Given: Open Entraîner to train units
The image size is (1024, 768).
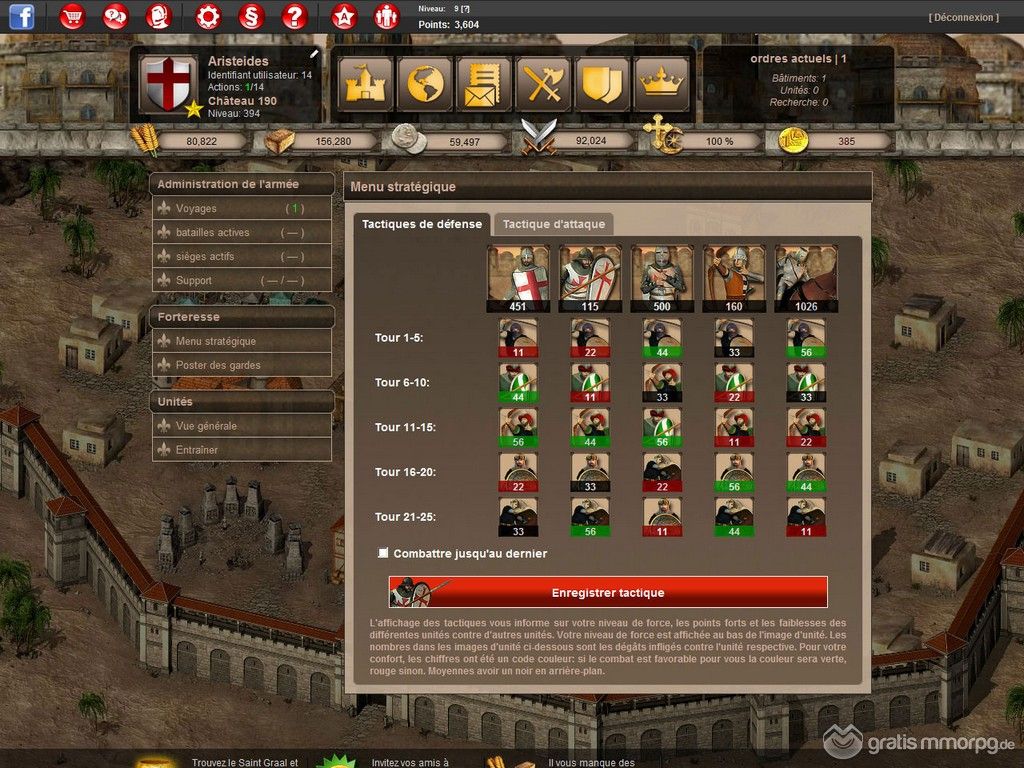Looking at the screenshot, I should 196,450.
